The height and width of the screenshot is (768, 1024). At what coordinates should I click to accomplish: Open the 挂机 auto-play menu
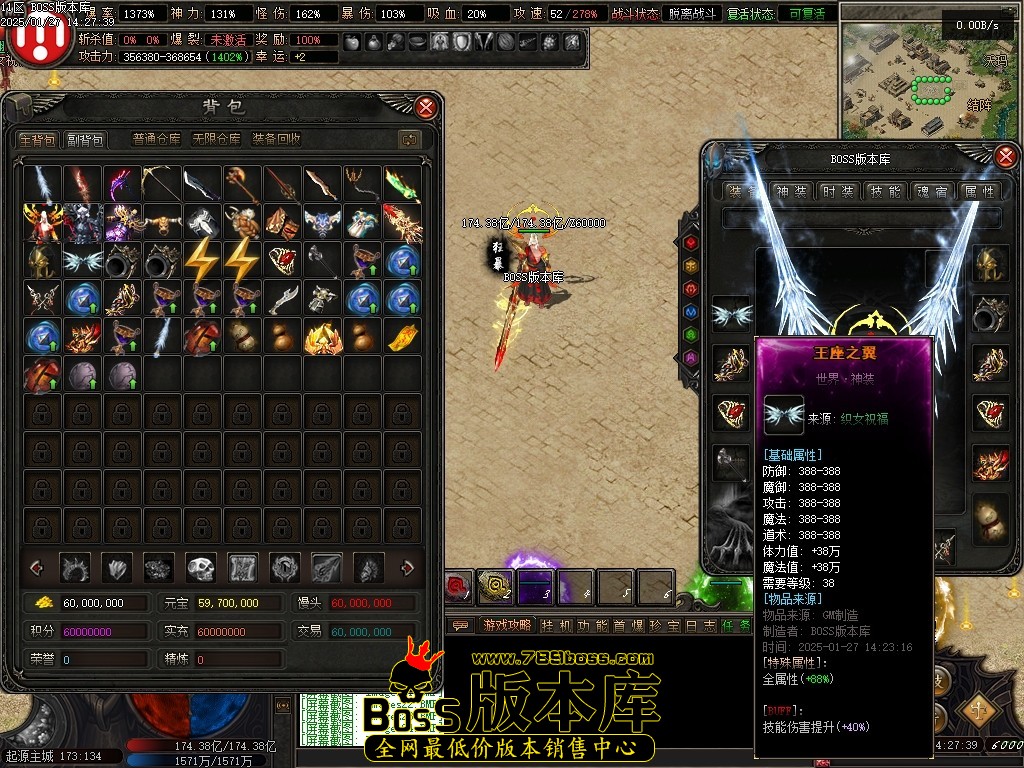tap(557, 625)
